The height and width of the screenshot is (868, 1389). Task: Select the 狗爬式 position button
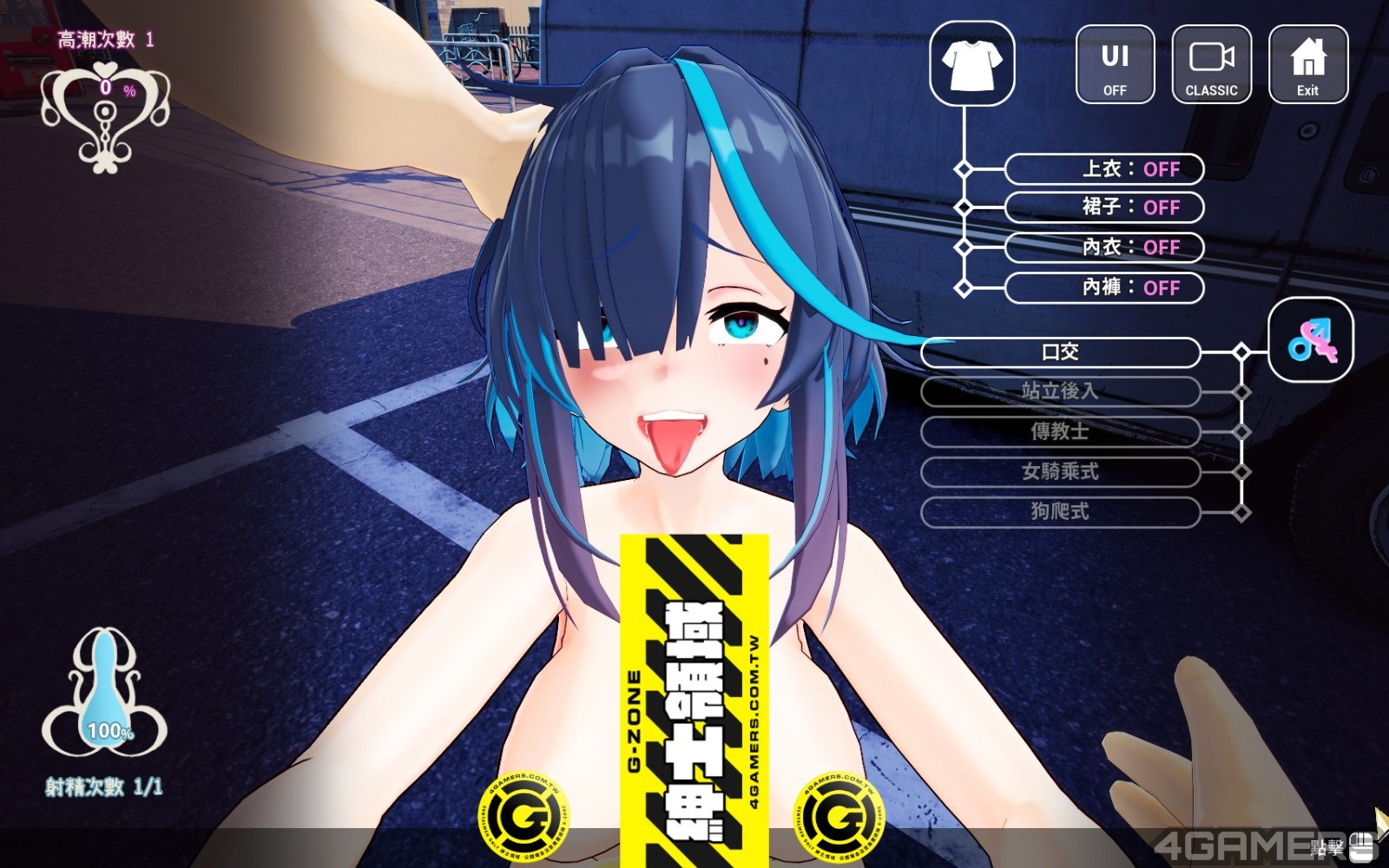[x=1059, y=513]
